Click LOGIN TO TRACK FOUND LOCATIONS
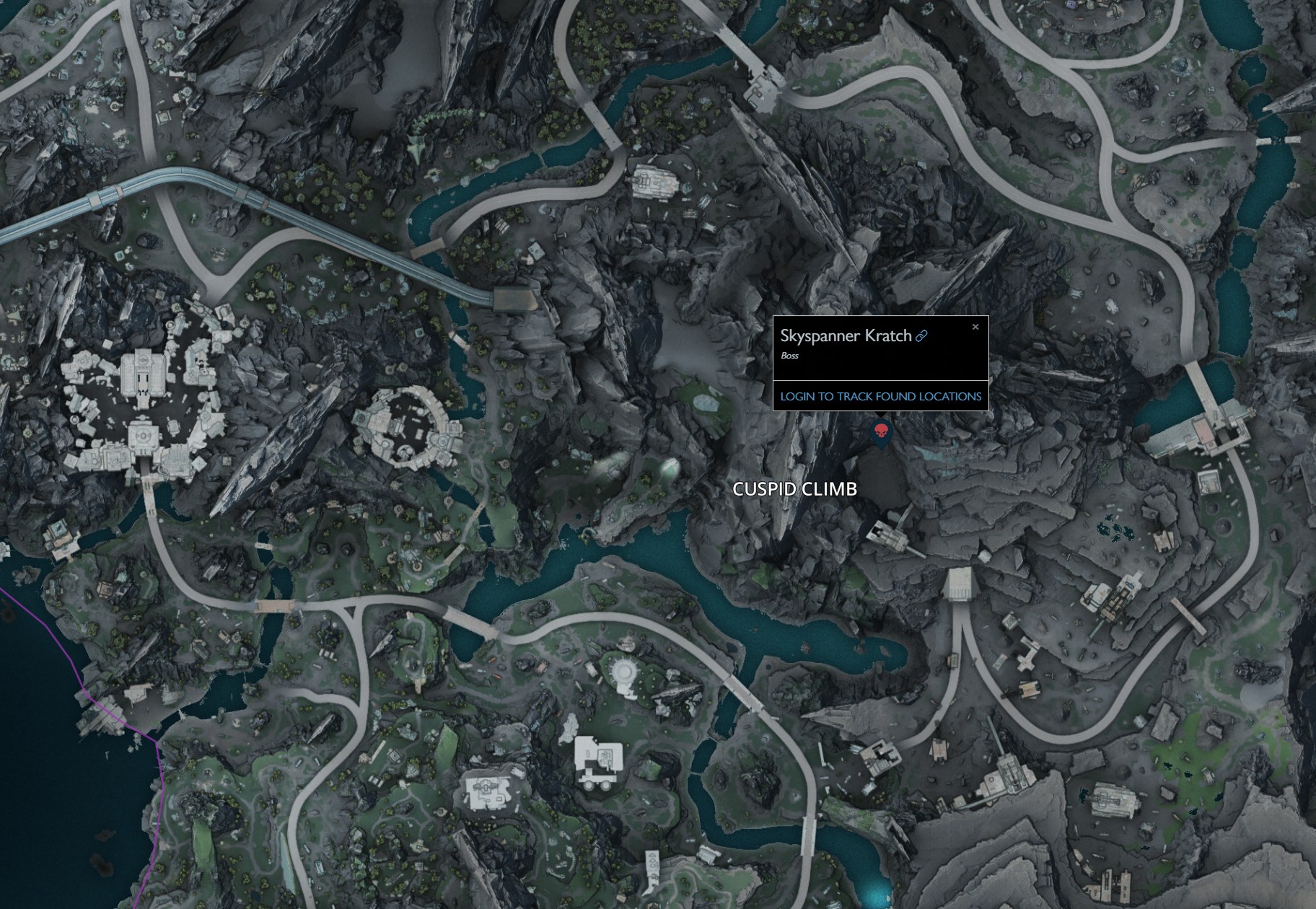The height and width of the screenshot is (909, 1316). (880, 395)
